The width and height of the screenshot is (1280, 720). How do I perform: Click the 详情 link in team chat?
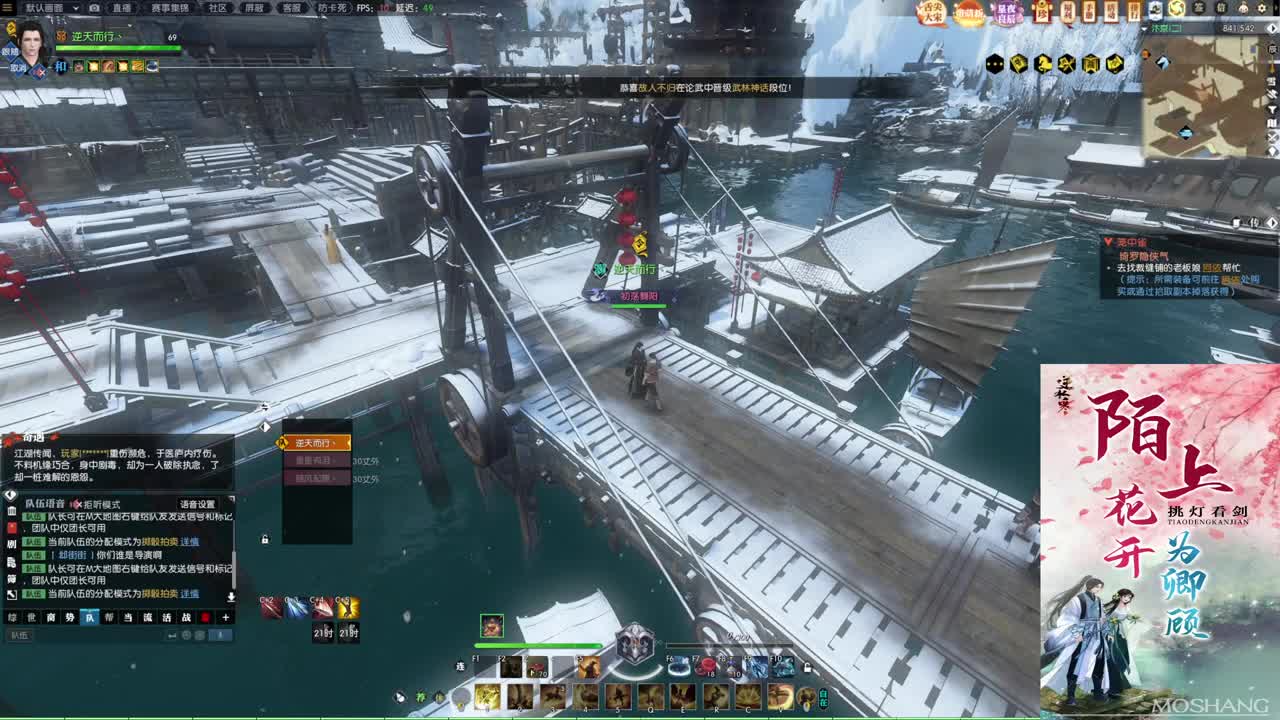[x=189, y=541]
